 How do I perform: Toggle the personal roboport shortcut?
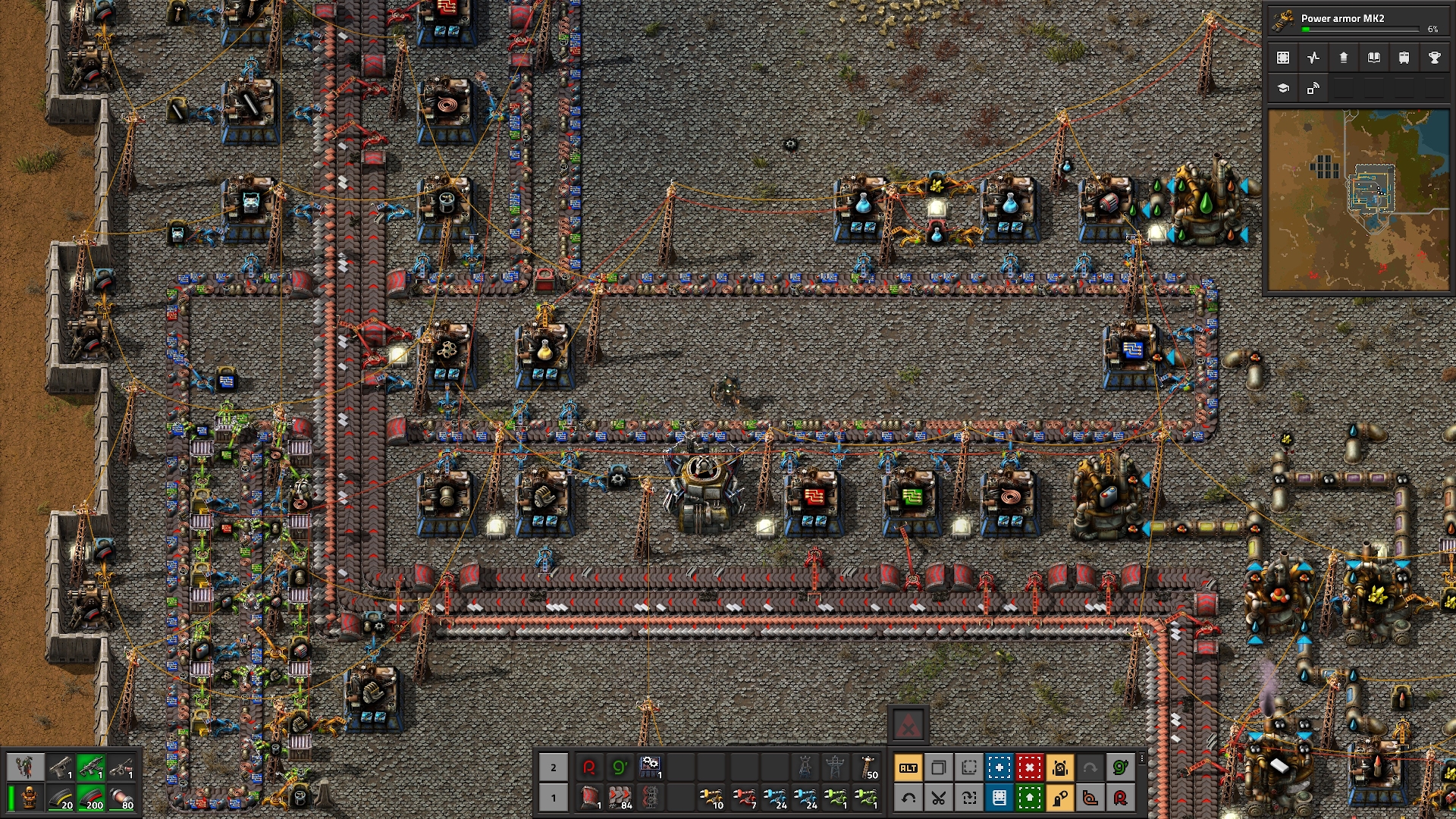pyautogui.click(x=1060, y=768)
